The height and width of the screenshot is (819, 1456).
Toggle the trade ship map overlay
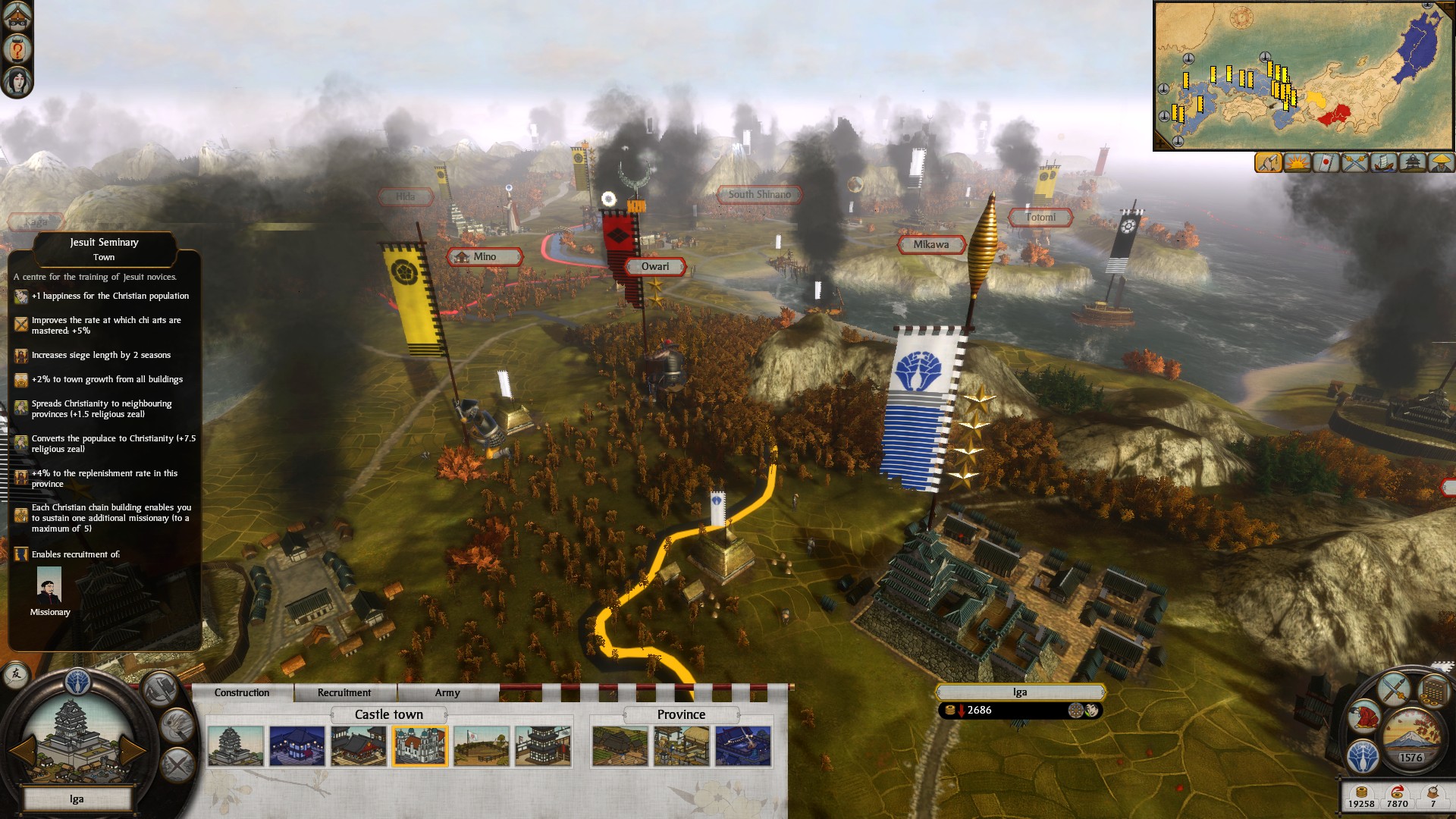[1382, 163]
